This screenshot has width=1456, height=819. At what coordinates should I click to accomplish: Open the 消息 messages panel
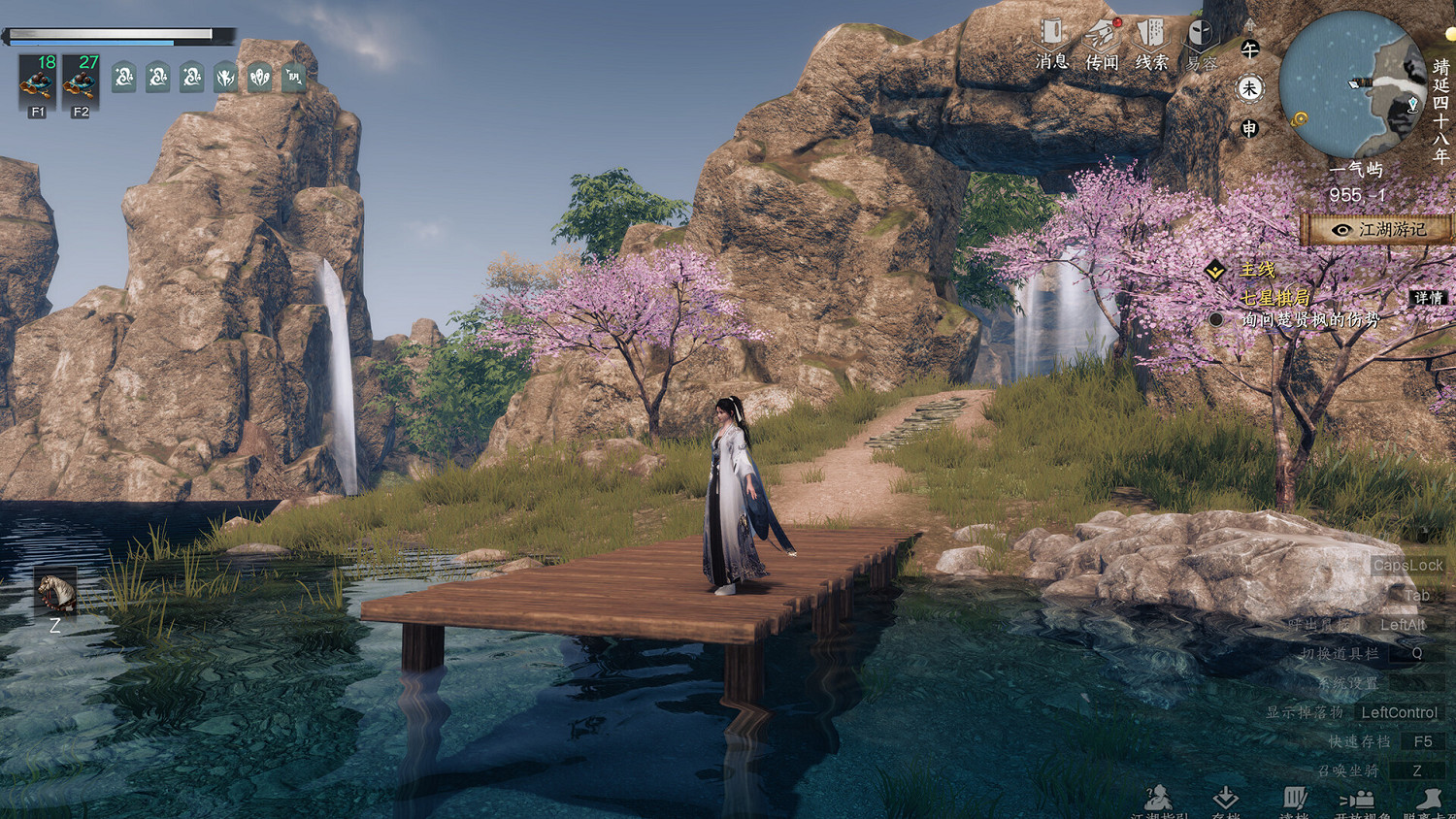[x=1051, y=34]
